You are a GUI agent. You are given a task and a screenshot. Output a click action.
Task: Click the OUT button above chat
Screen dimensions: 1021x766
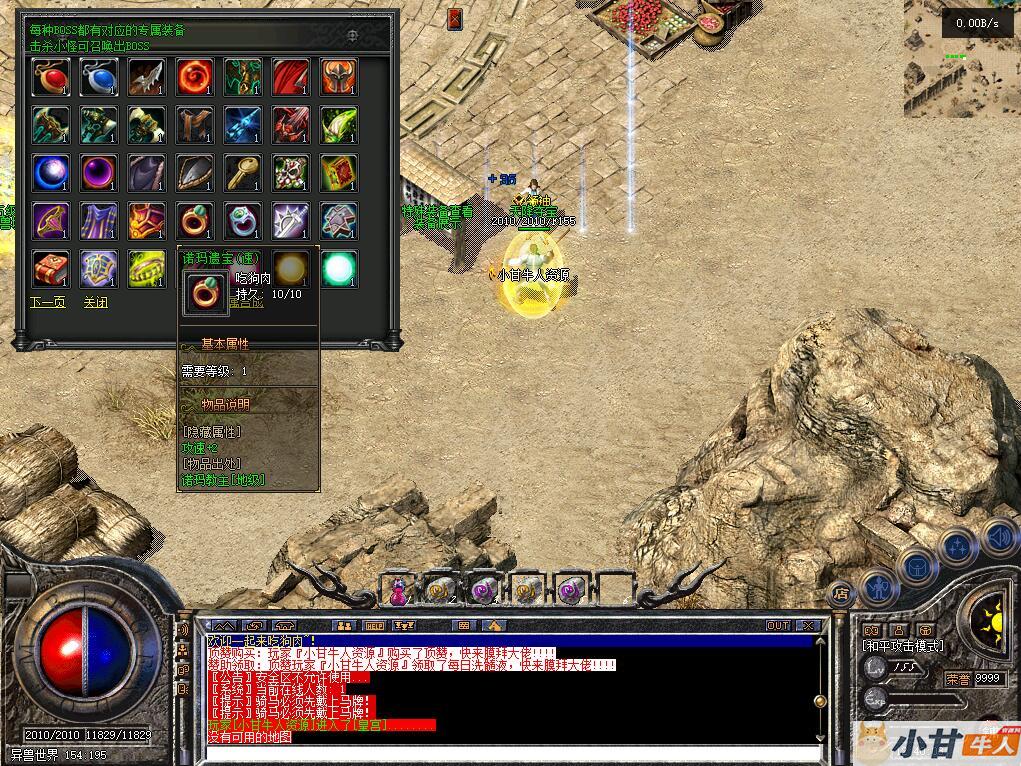(x=778, y=626)
